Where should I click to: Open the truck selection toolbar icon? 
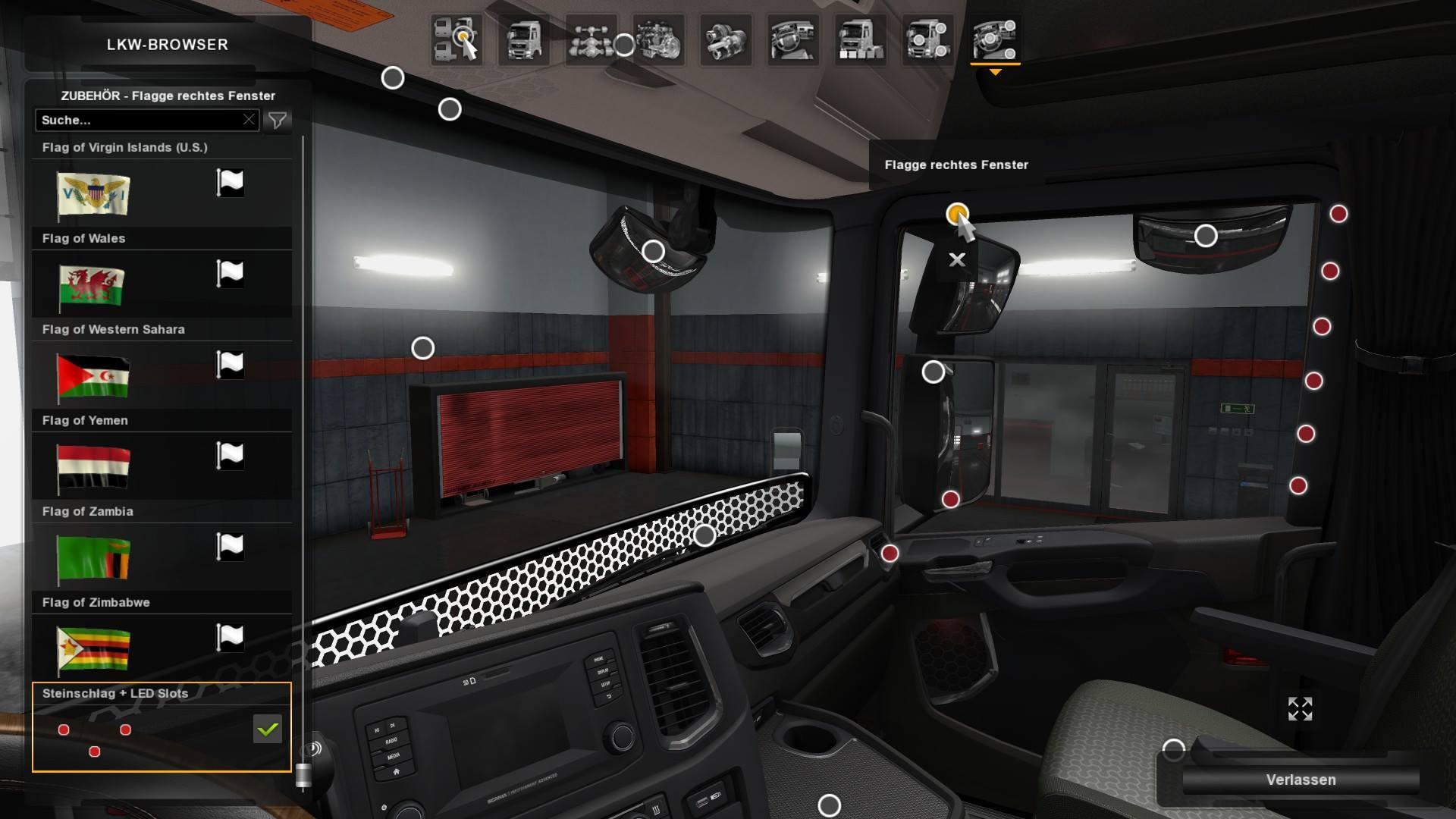[x=457, y=39]
